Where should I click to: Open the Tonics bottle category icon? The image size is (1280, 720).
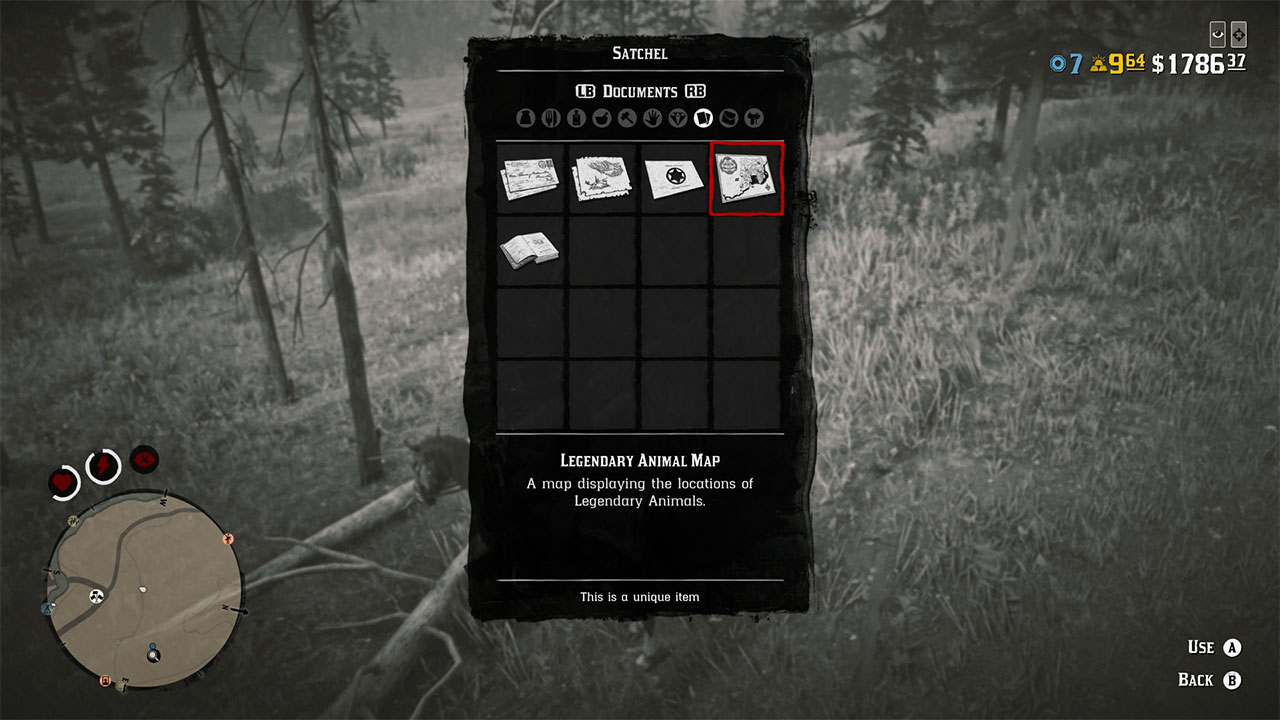575,117
